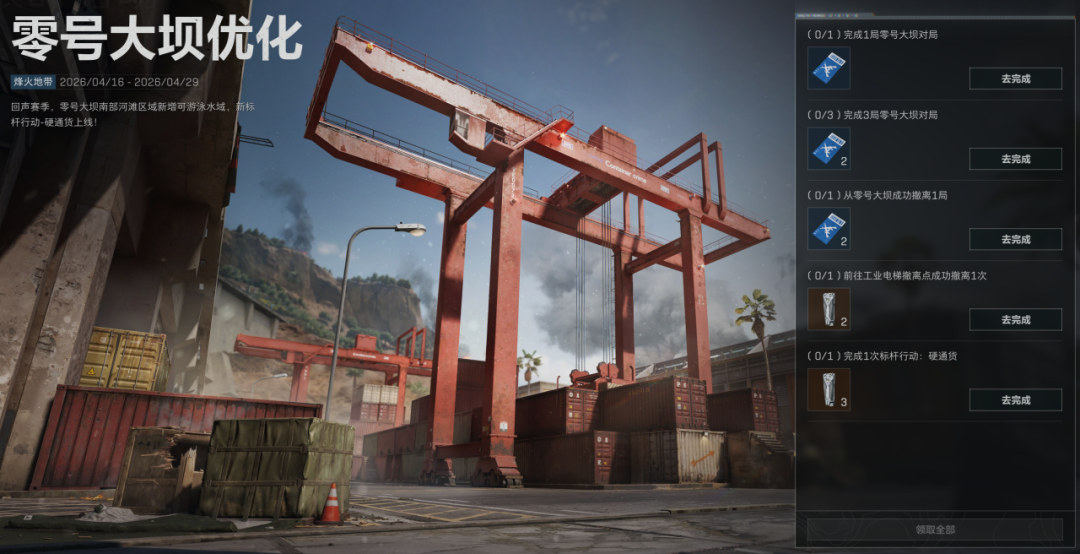This screenshot has width=1080, height=554.
Task: Check the blue reward under 从零号大坝成功撤离1局
Action: 828,229
